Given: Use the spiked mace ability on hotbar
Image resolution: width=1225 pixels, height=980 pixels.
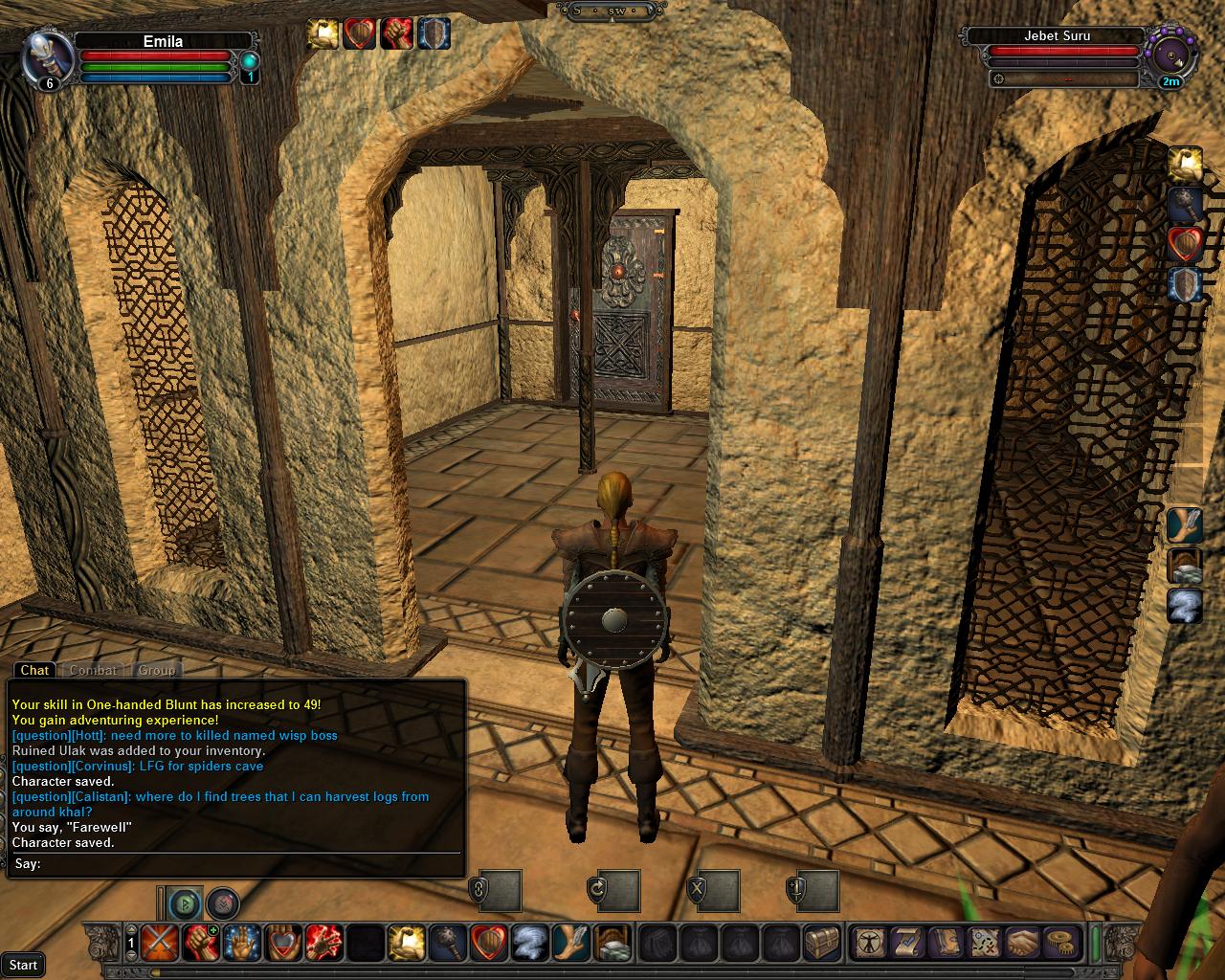Looking at the screenshot, I should click(446, 944).
